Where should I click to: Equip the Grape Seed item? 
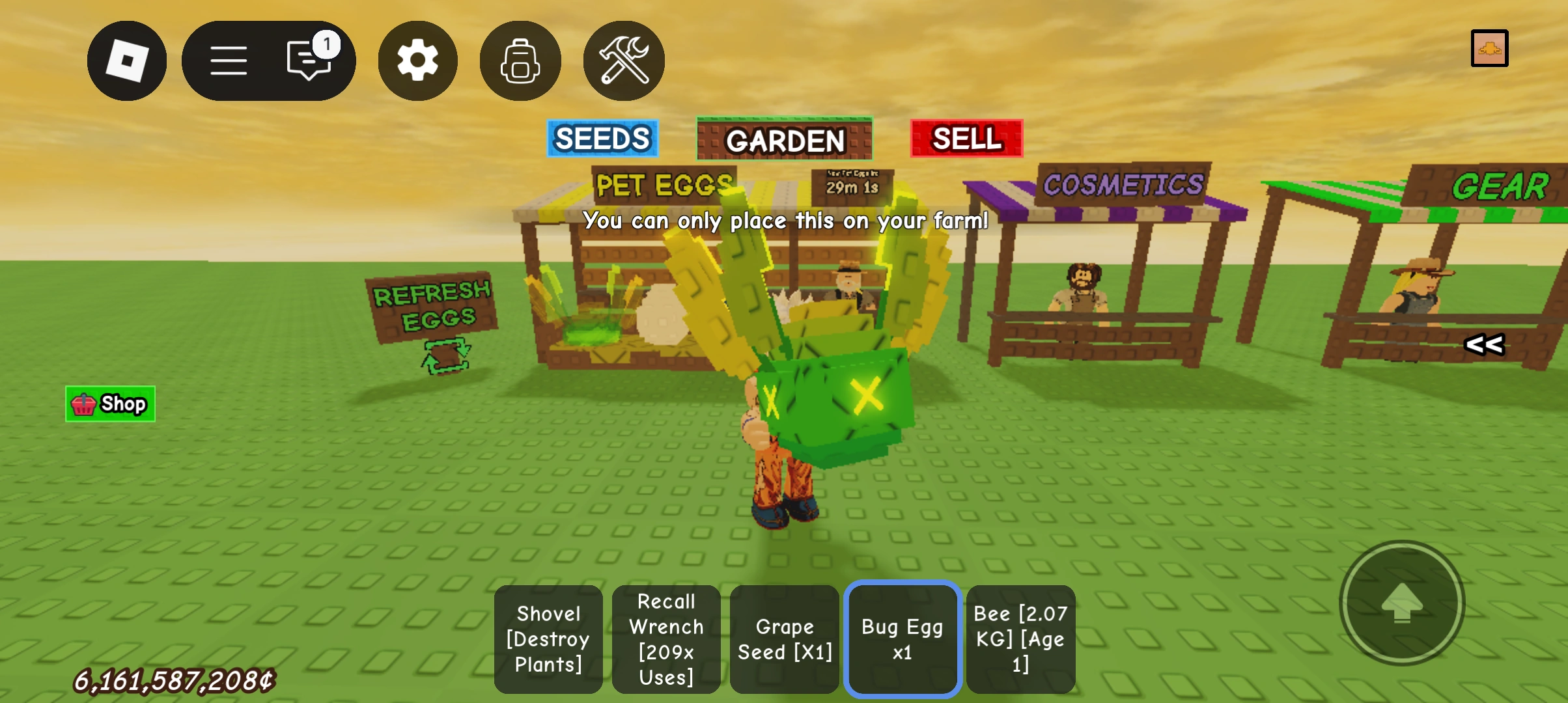click(x=784, y=639)
